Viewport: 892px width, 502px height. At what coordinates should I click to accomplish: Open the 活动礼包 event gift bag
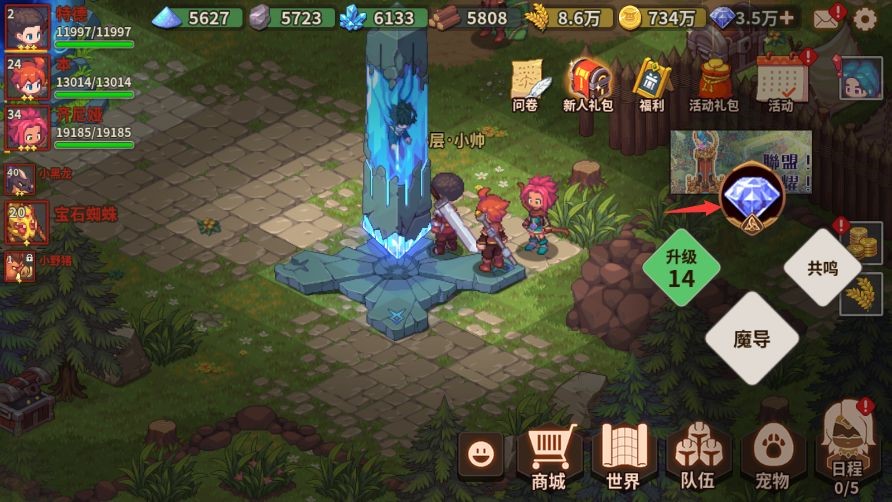(714, 82)
